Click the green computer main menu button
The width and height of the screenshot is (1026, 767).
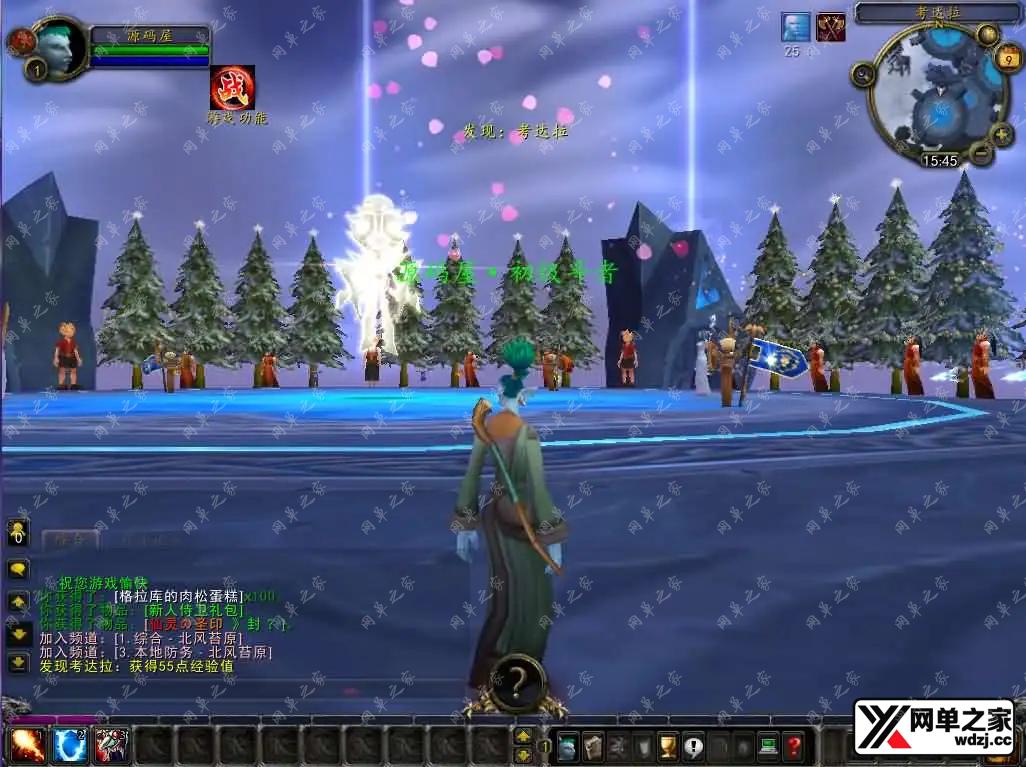pos(768,746)
